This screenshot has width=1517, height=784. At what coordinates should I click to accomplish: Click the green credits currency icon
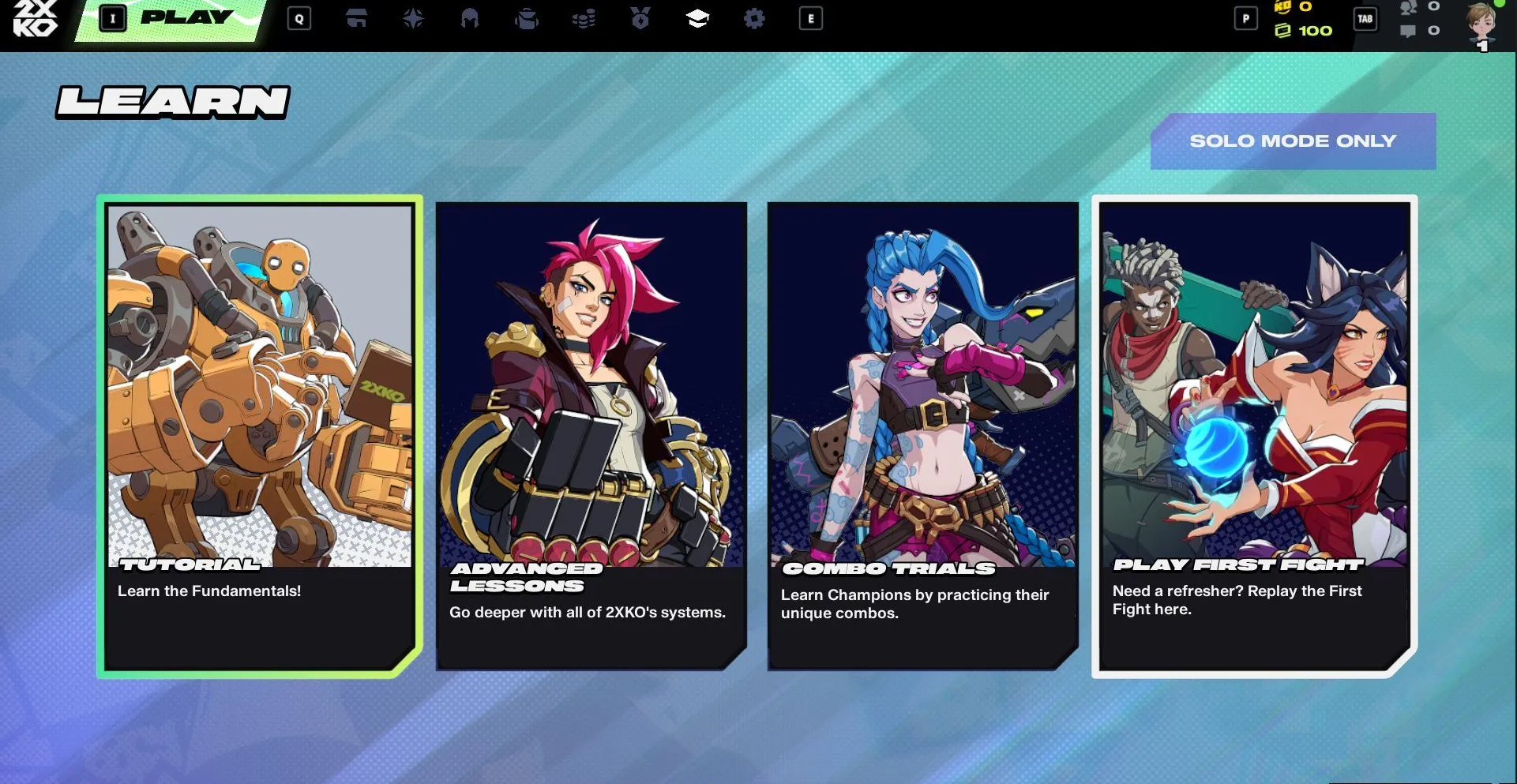click(x=1282, y=31)
